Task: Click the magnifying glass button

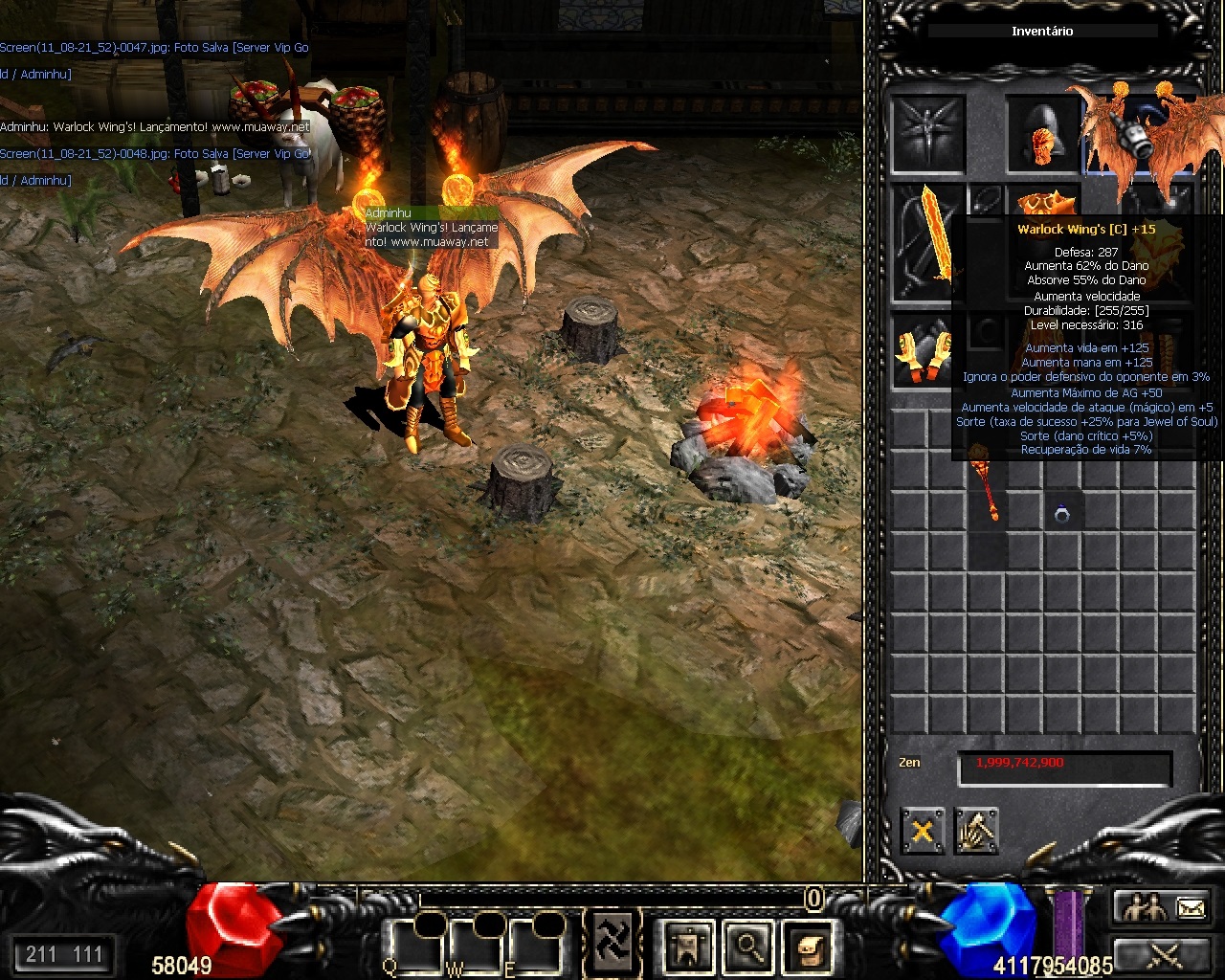Action: tap(749, 947)
